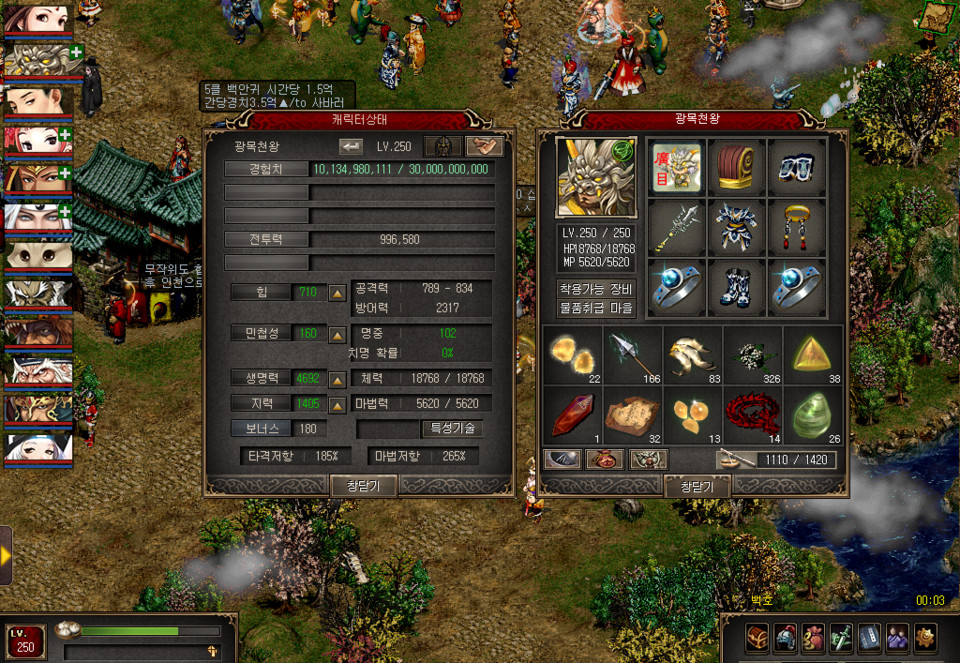Raise the 생명력 (vitality) stat
The height and width of the screenshot is (663, 960).
pyautogui.click(x=338, y=379)
